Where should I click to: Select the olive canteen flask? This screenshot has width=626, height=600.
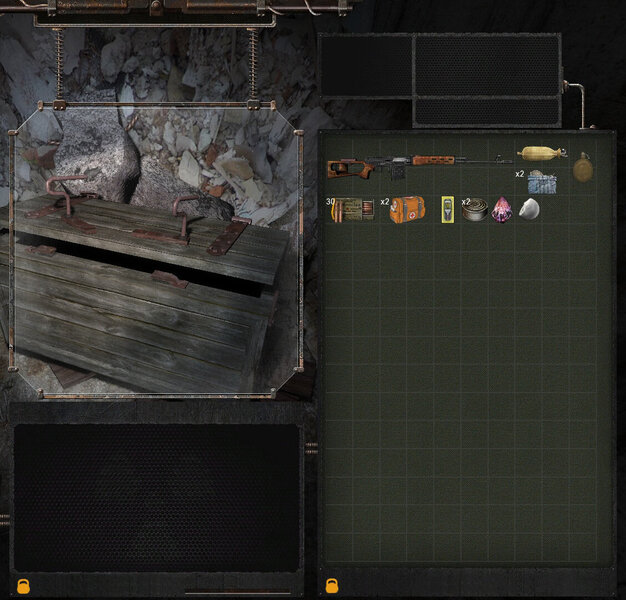(x=583, y=167)
